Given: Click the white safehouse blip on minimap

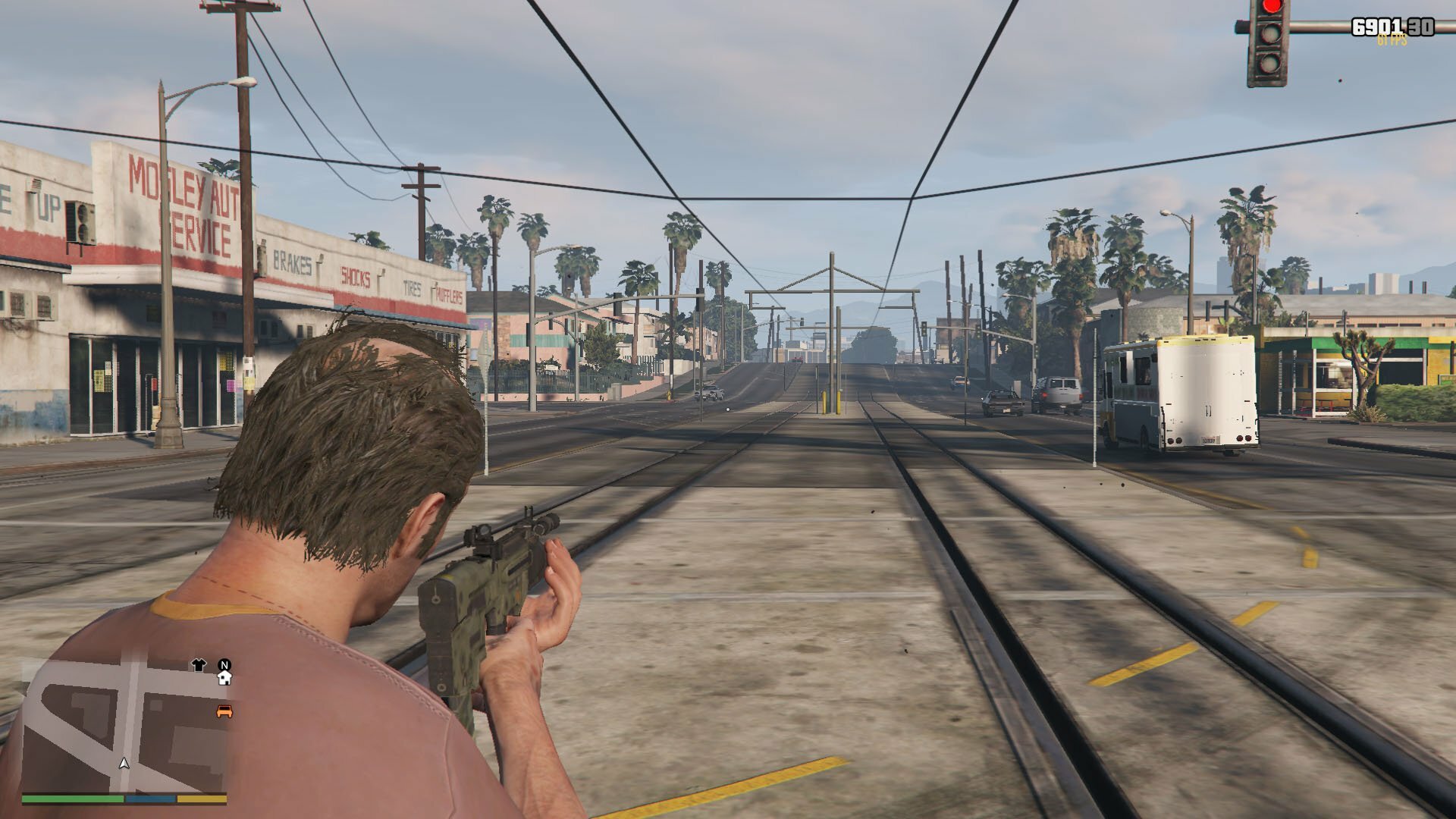Looking at the screenshot, I should [224, 679].
